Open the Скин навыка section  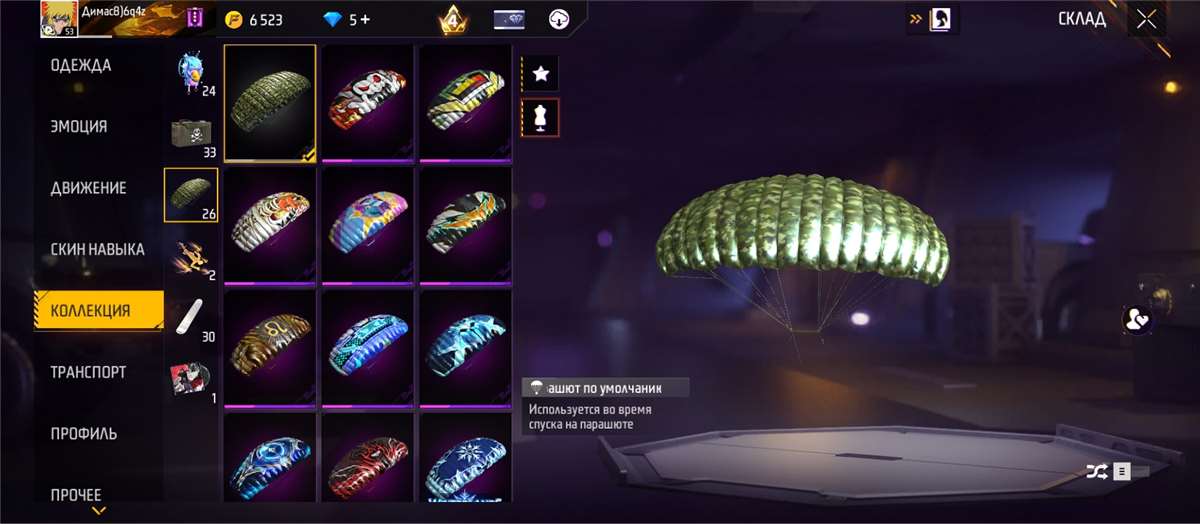coord(97,249)
